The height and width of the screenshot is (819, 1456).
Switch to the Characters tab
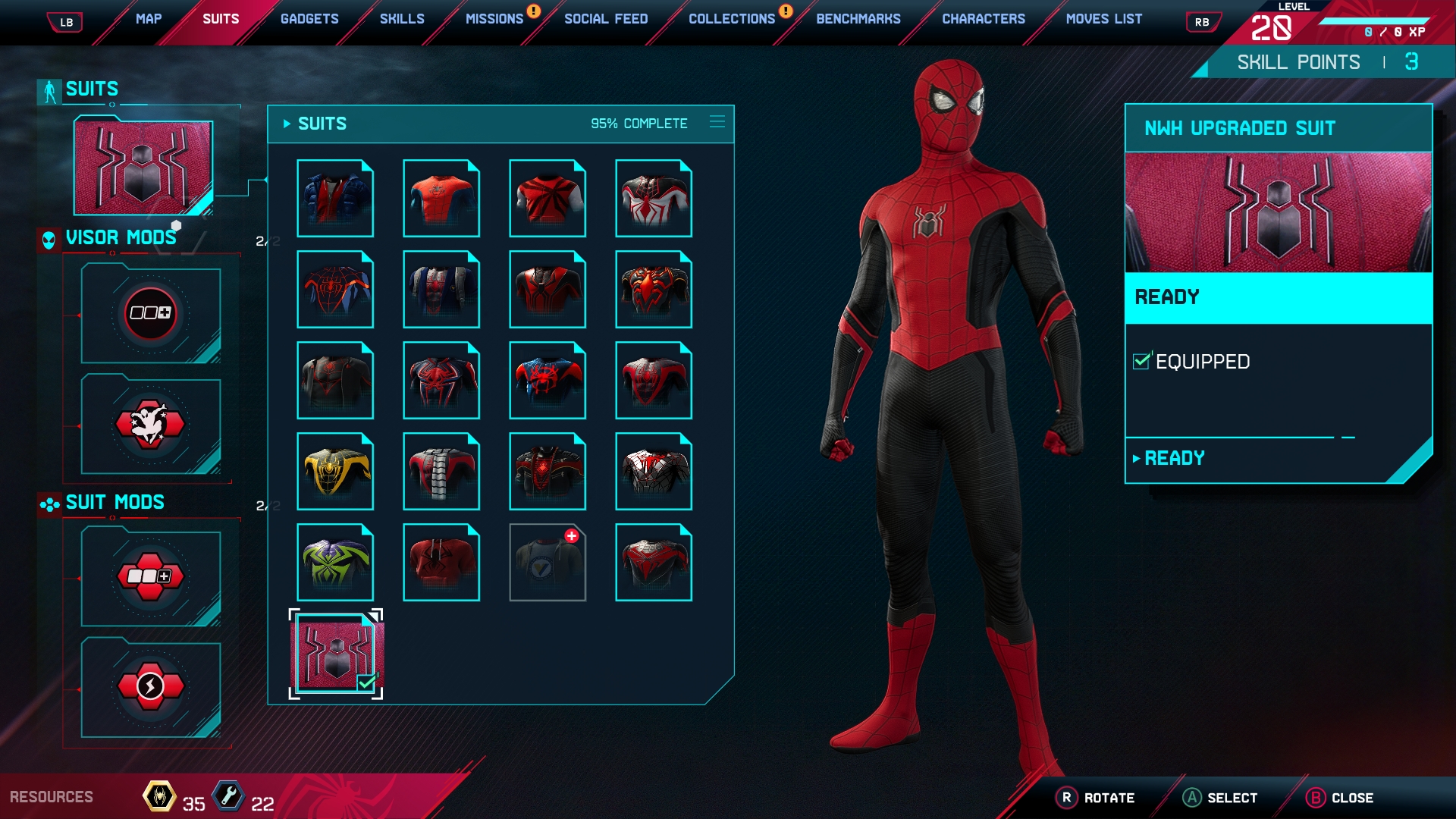[984, 19]
